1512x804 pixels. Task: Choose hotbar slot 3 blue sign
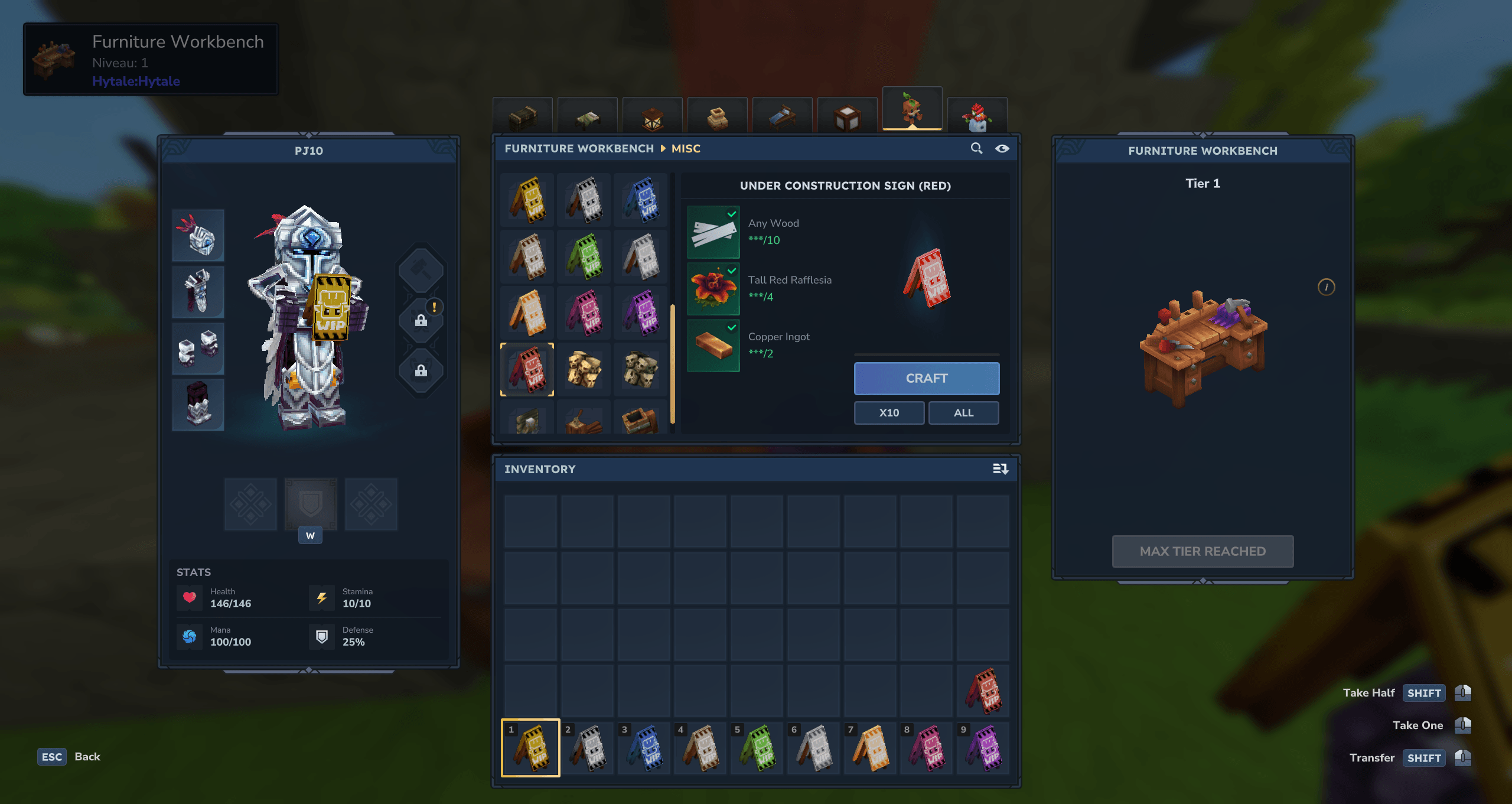tap(643, 747)
